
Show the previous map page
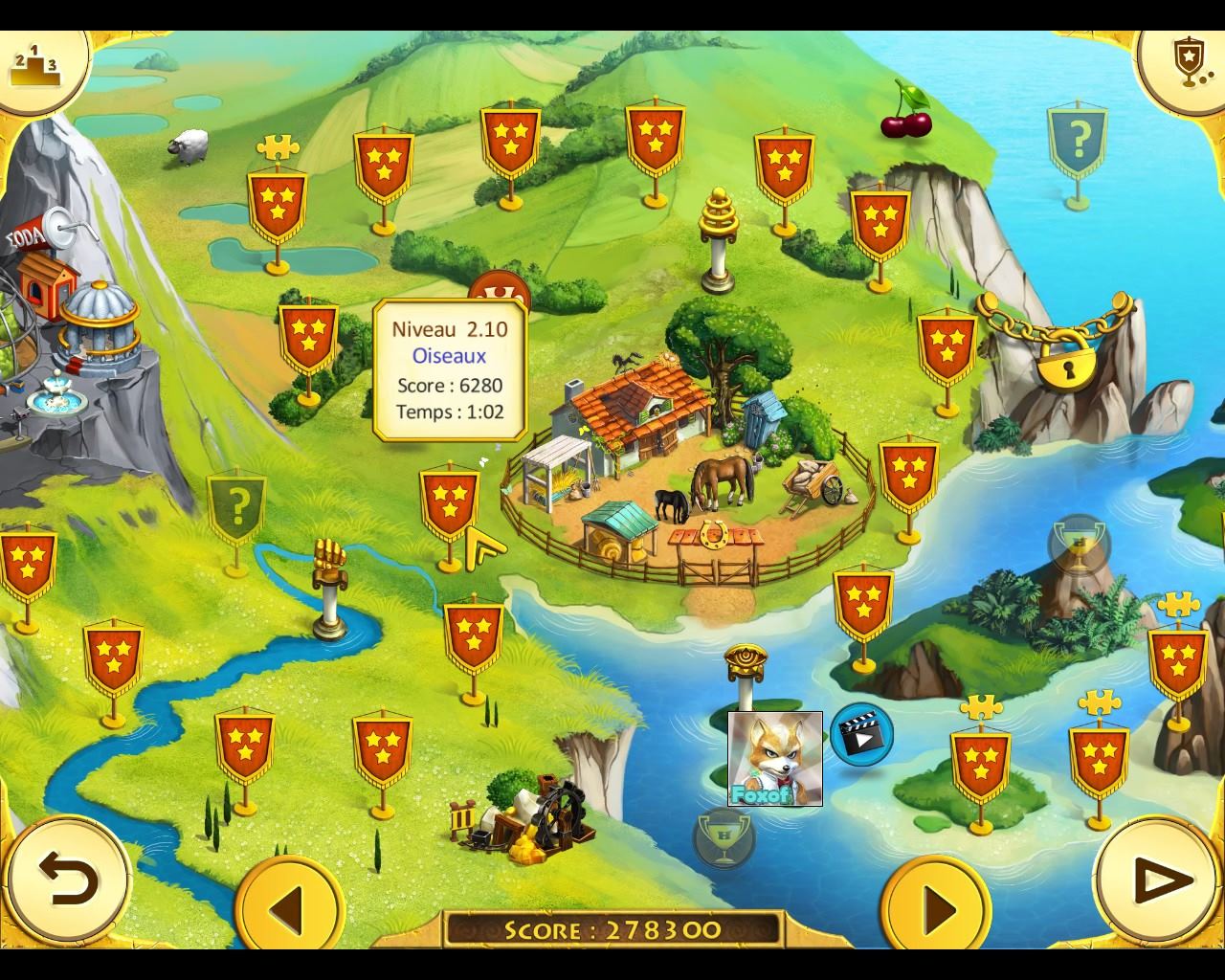(x=288, y=907)
